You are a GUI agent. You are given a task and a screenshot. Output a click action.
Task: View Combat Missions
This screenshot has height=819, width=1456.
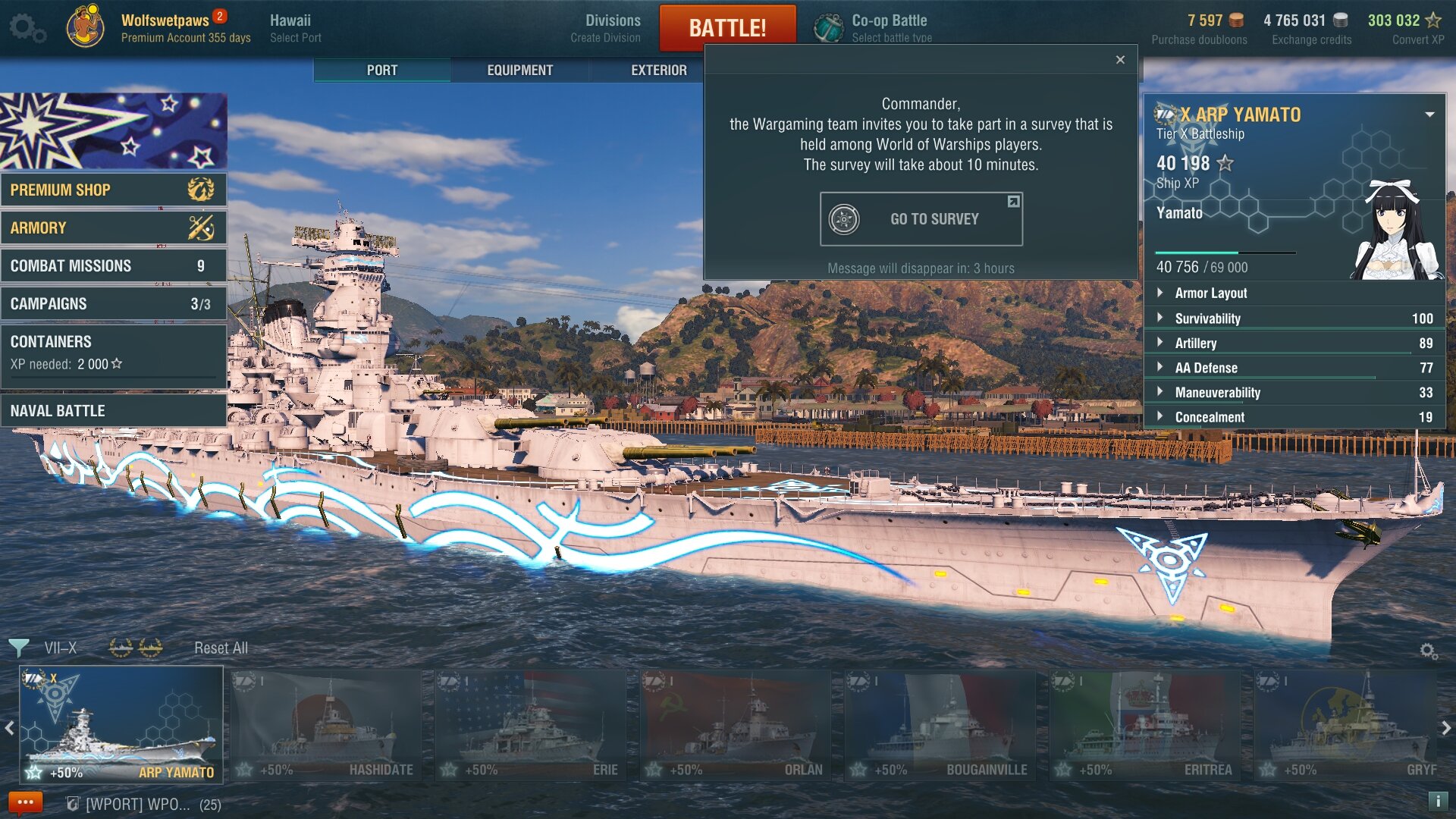coord(114,265)
